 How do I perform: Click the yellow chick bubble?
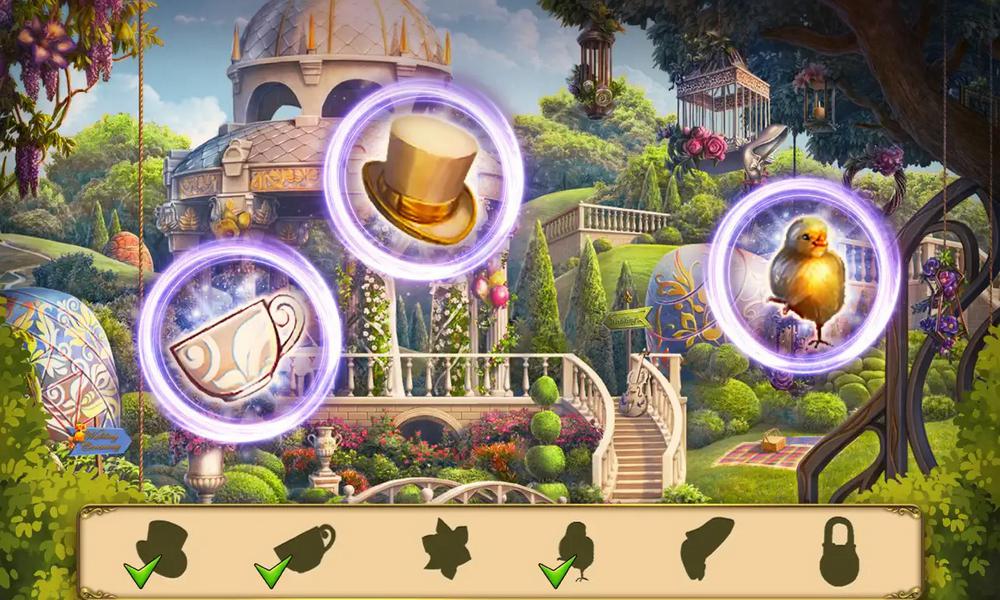pos(803,275)
